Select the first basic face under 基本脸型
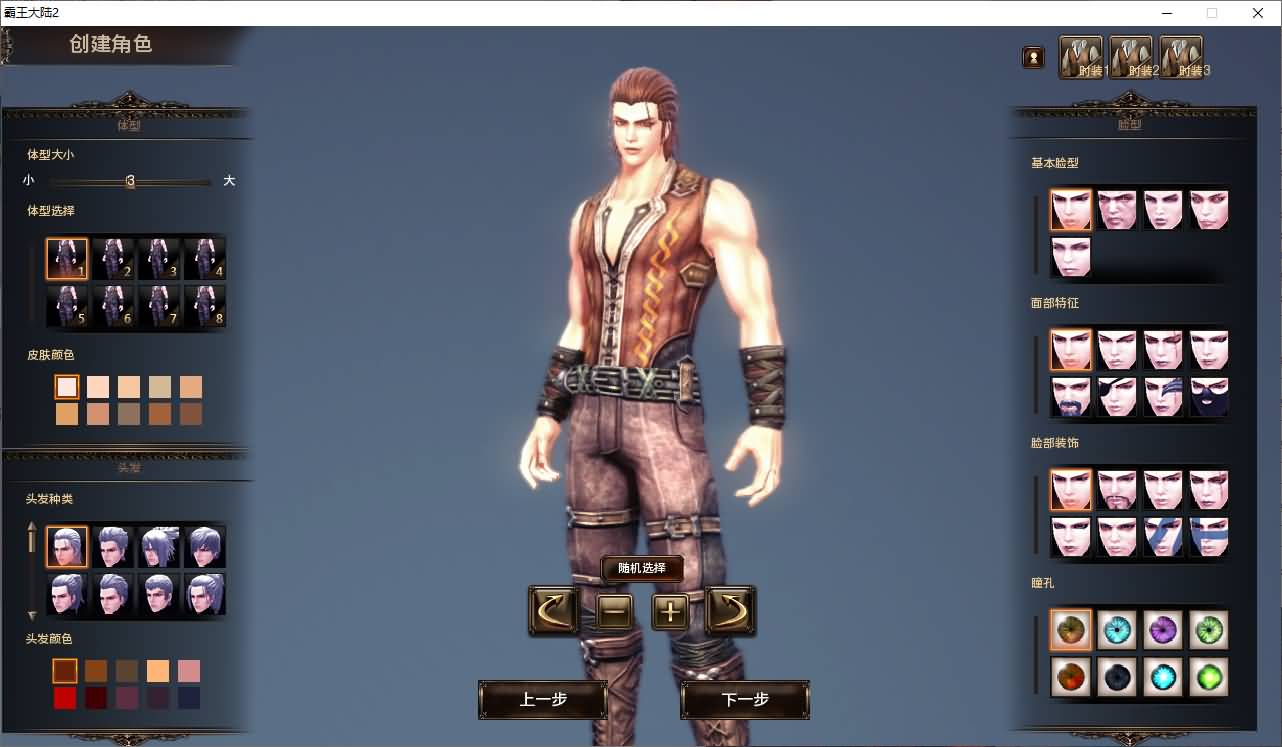The image size is (1282, 747). [1070, 209]
